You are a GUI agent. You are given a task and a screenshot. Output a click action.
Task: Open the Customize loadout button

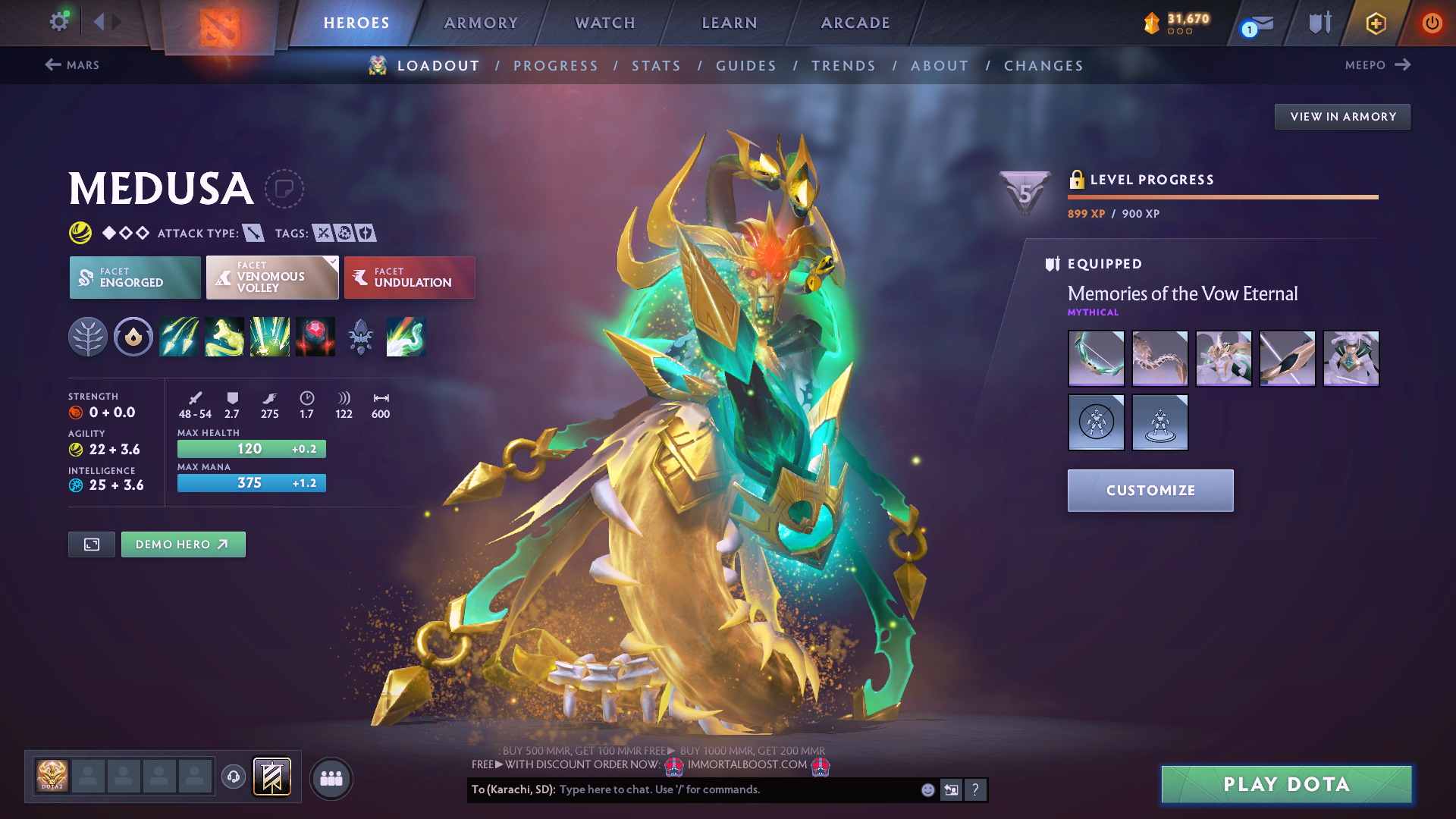click(x=1150, y=491)
